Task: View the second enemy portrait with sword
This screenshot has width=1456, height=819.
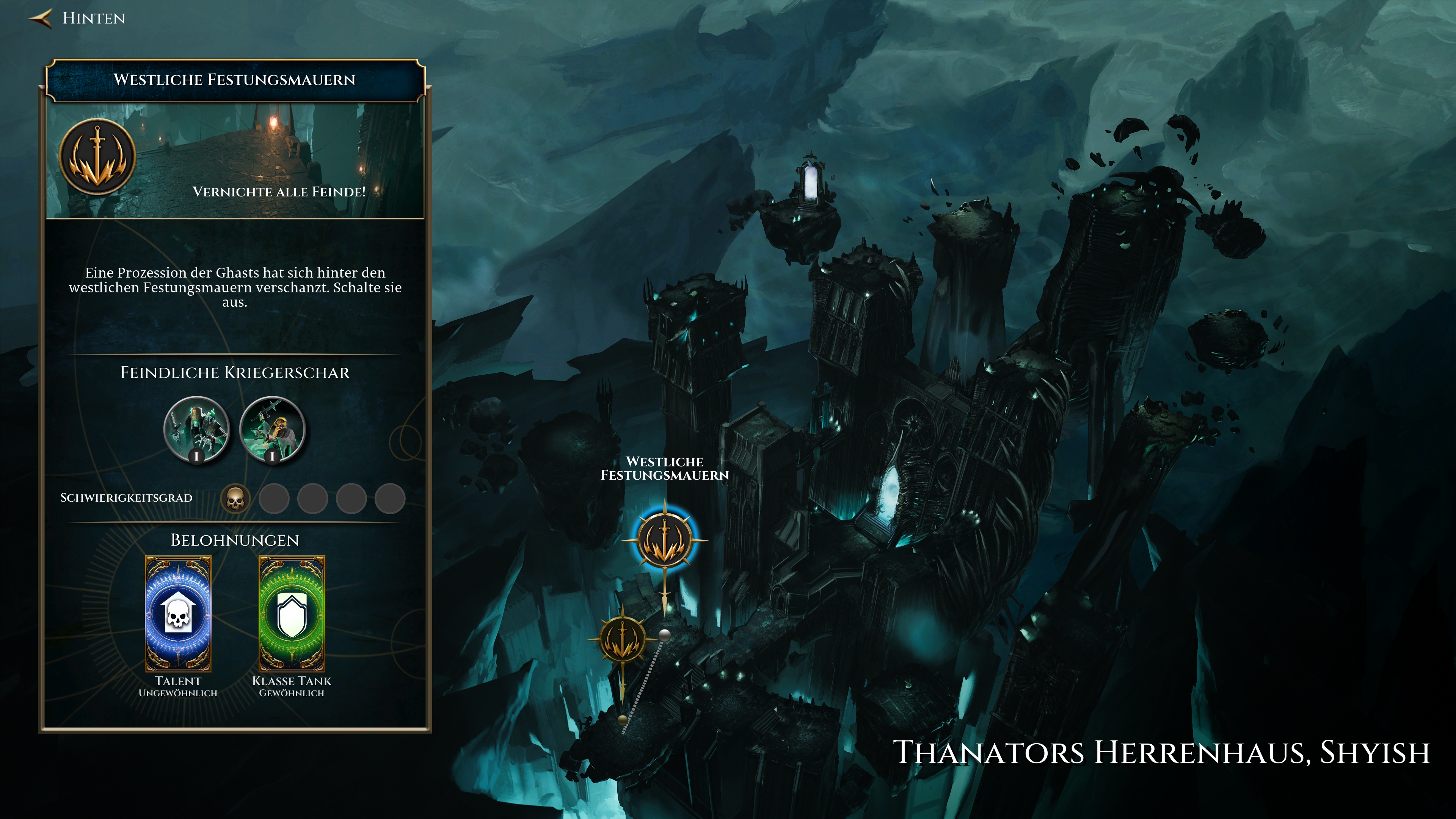Action: pyautogui.click(x=273, y=429)
